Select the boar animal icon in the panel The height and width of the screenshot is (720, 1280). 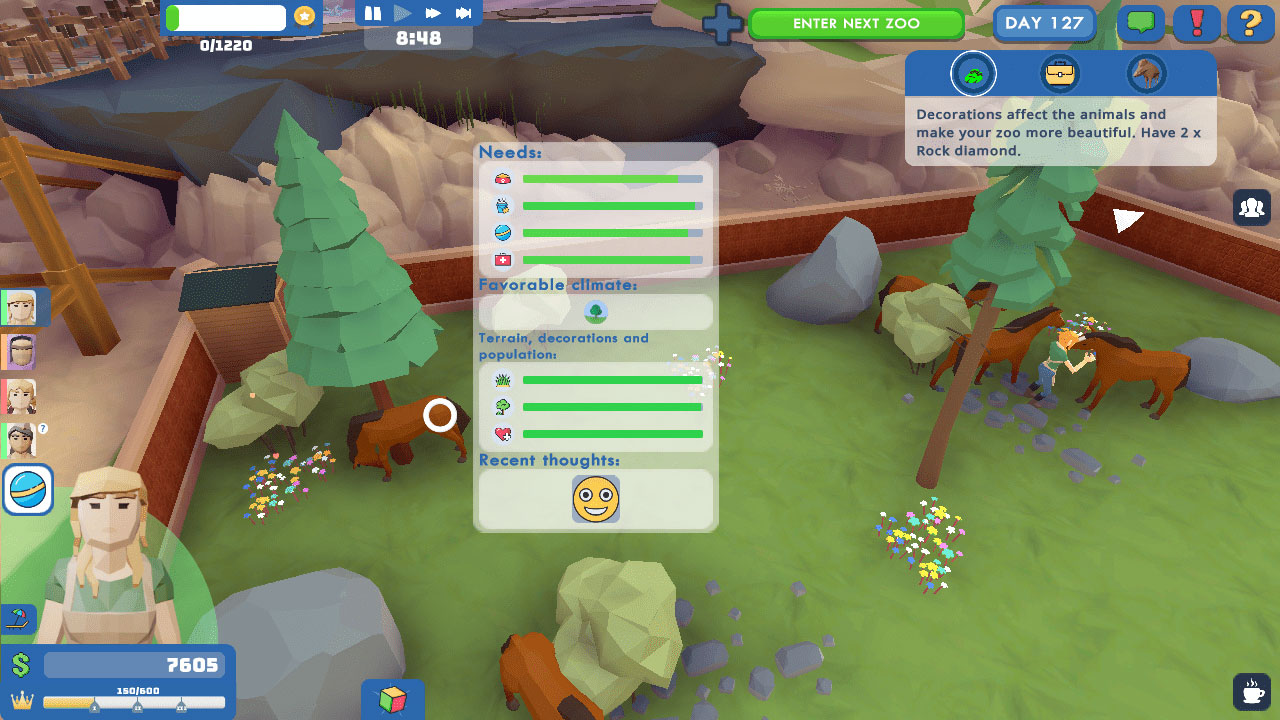point(1146,73)
